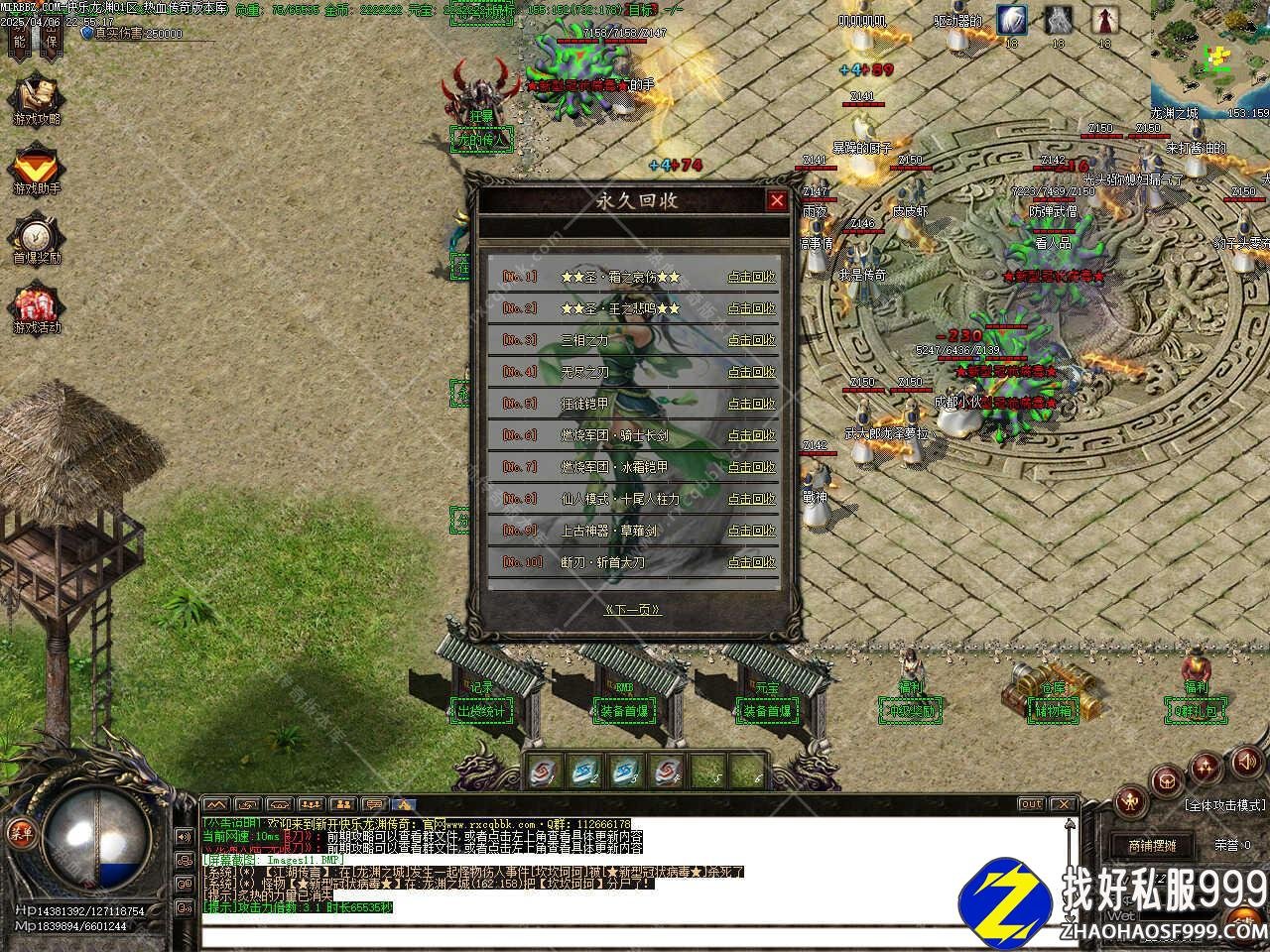Viewport: 1270px width, 952px height.
Task: Use the first skill hotbar slot
Action: pyautogui.click(x=541, y=770)
